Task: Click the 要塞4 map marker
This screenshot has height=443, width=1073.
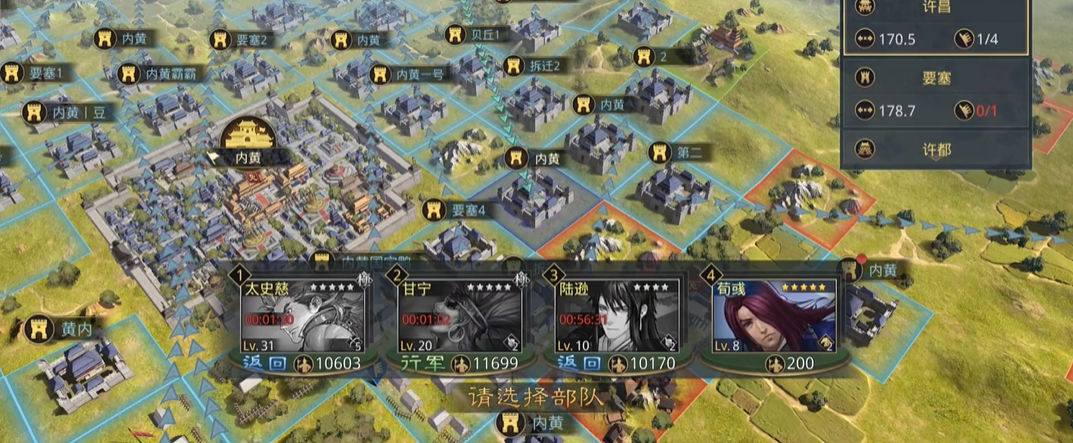Action: (456, 210)
